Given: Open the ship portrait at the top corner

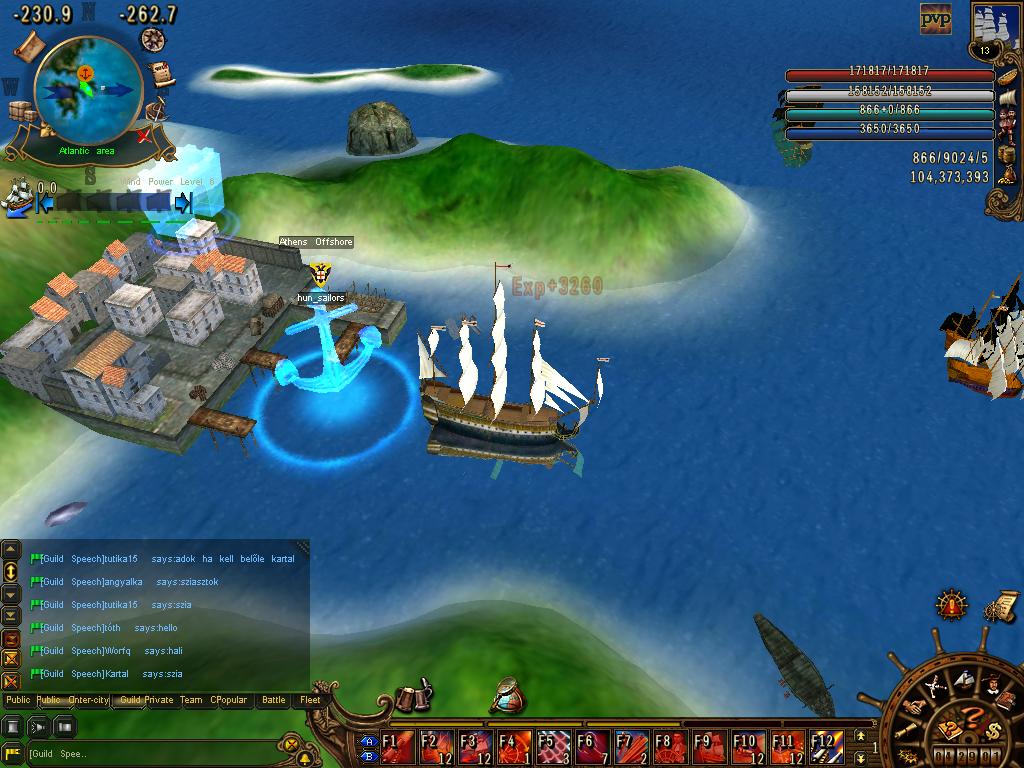Looking at the screenshot, I should 996,27.
